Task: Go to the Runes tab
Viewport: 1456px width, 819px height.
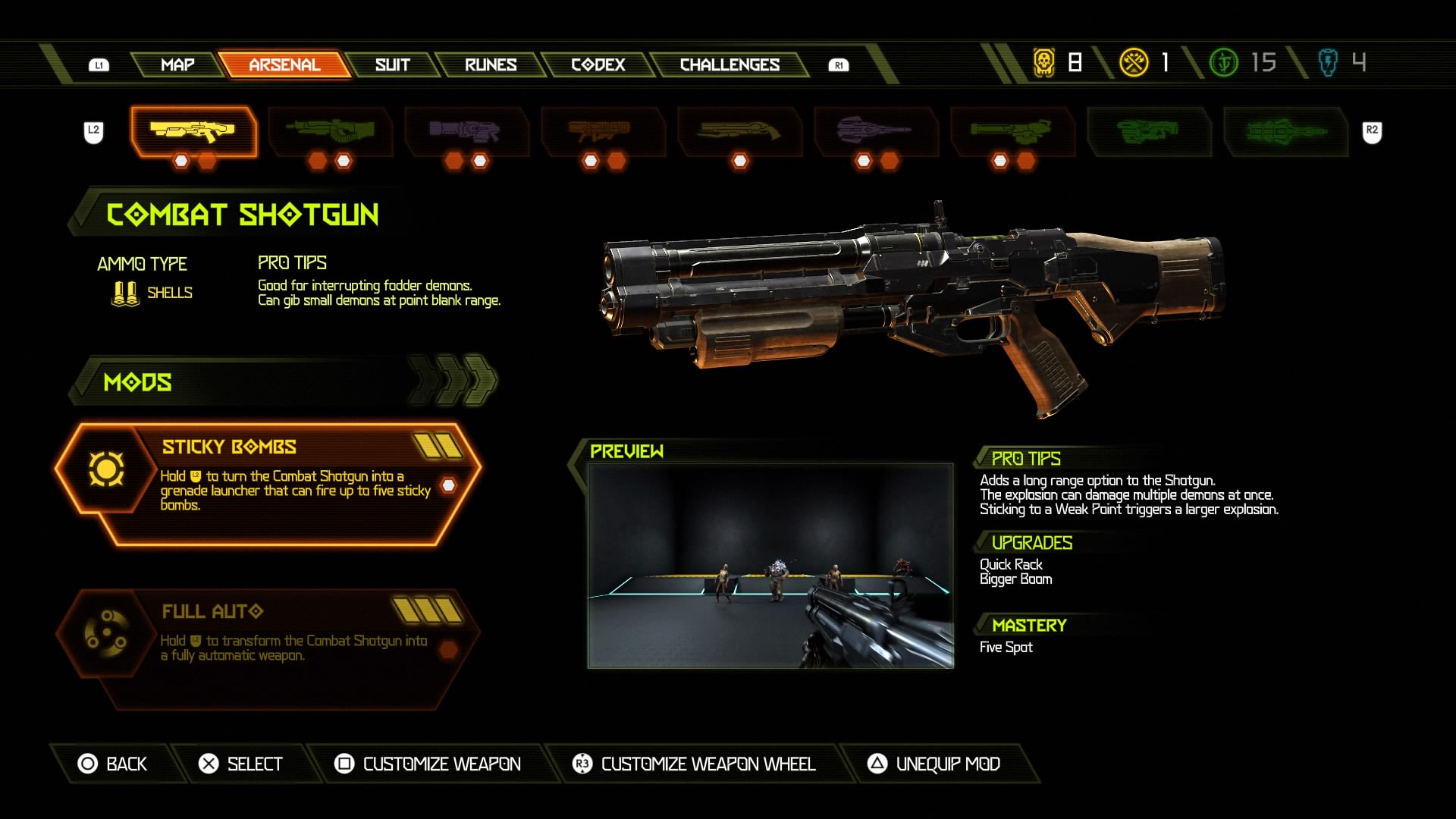Action: 491,65
